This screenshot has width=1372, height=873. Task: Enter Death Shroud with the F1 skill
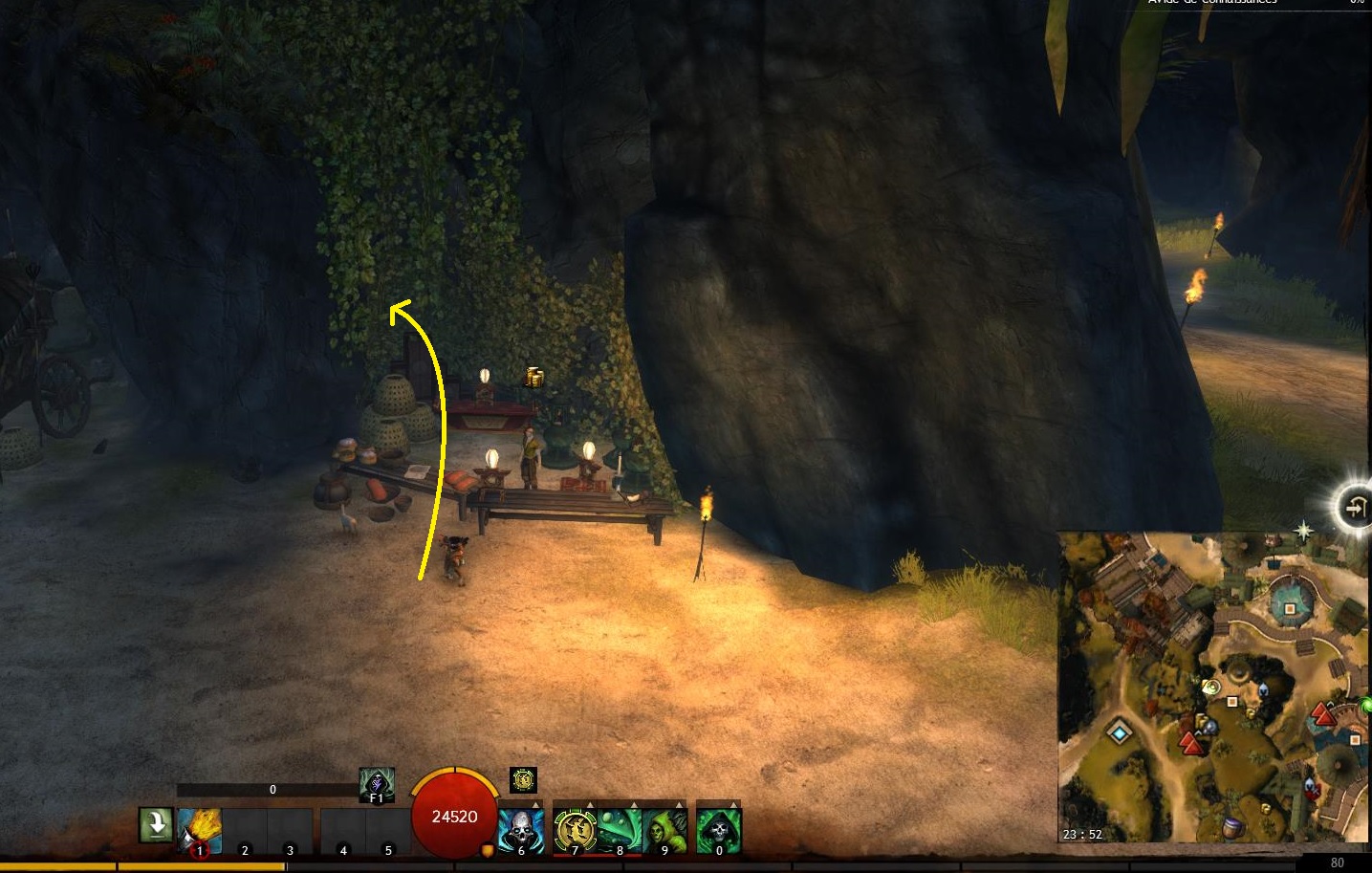(x=377, y=785)
